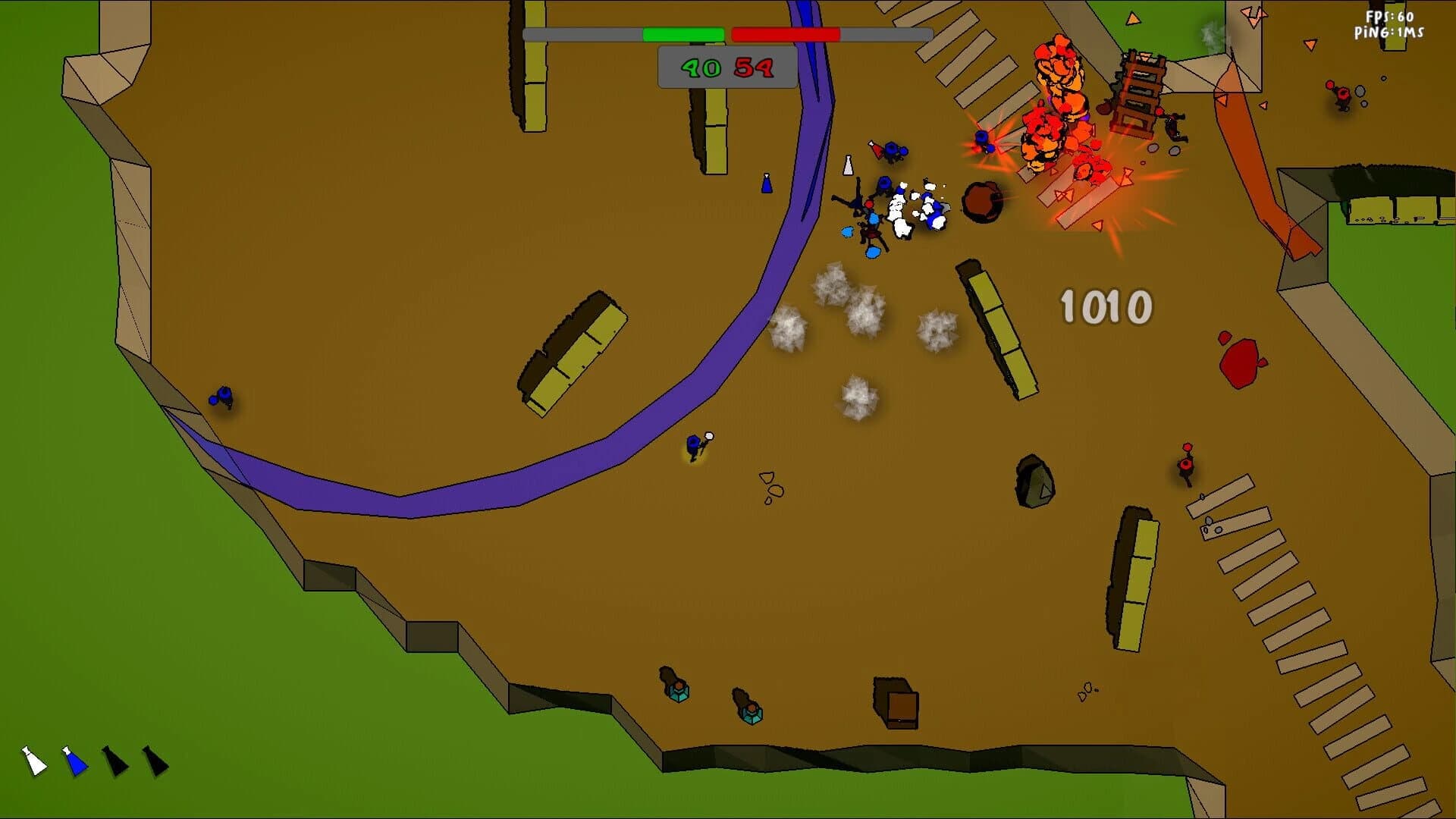This screenshot has height=819, width=1456.
Task: Select the lone blue soldier on the left cliff
Action: pyautogui.click(x=222, y=397)
